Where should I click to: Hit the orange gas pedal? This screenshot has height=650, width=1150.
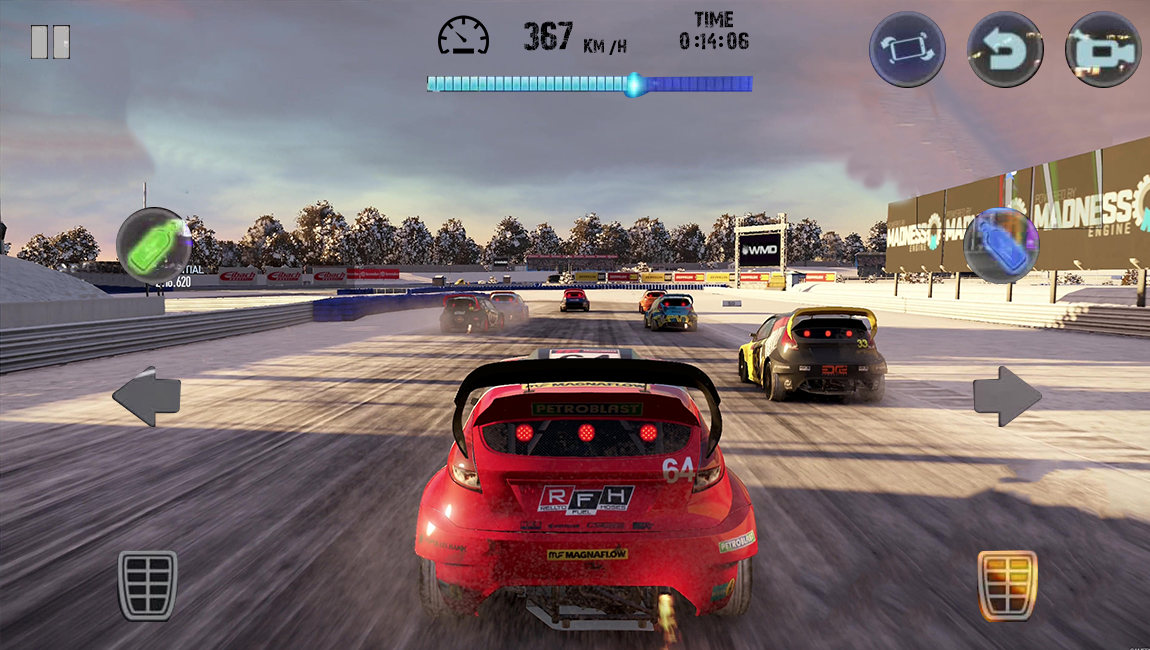point(1007,585)
